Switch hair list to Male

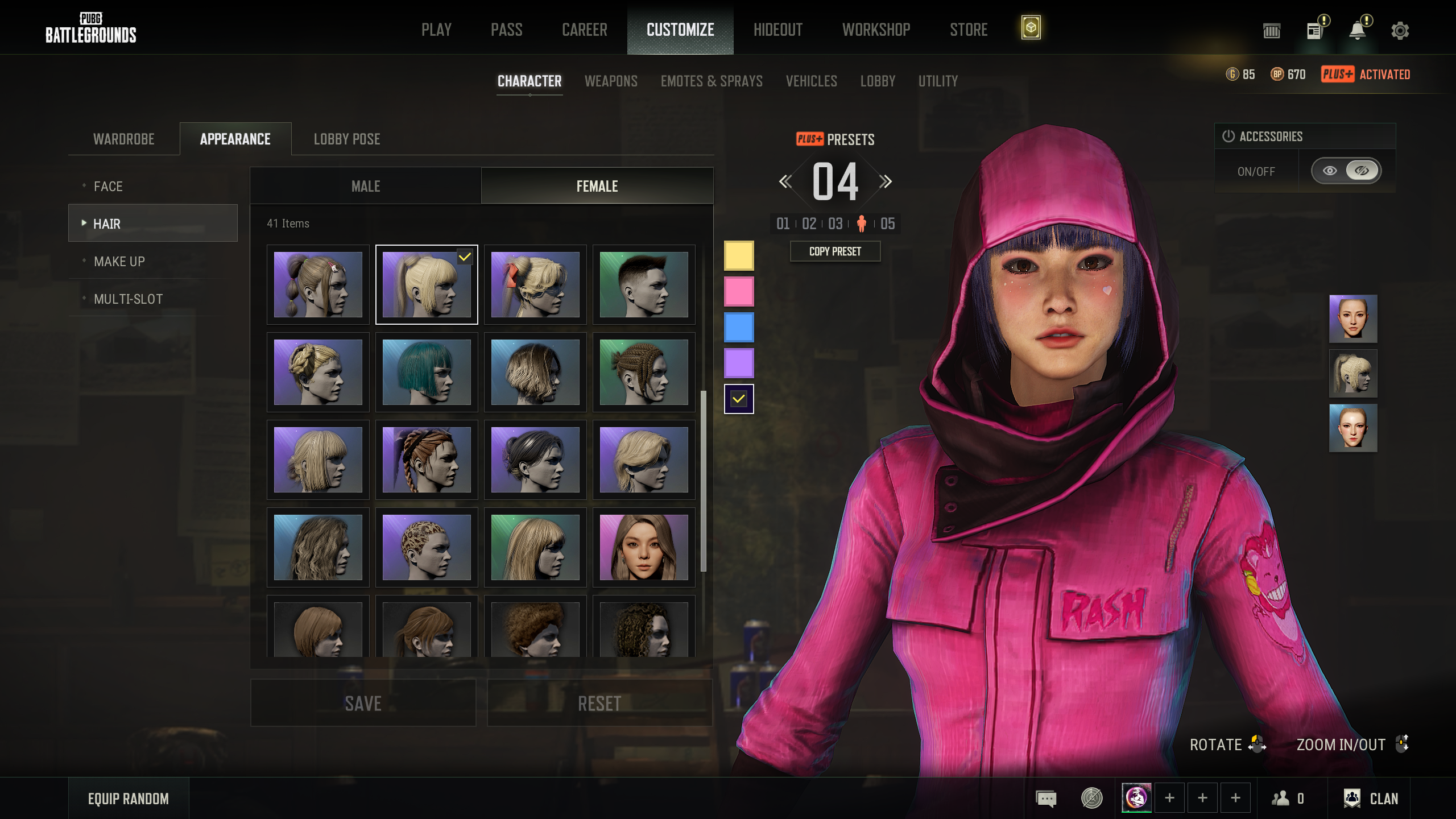pyautogui.click(x=366, y=187)
